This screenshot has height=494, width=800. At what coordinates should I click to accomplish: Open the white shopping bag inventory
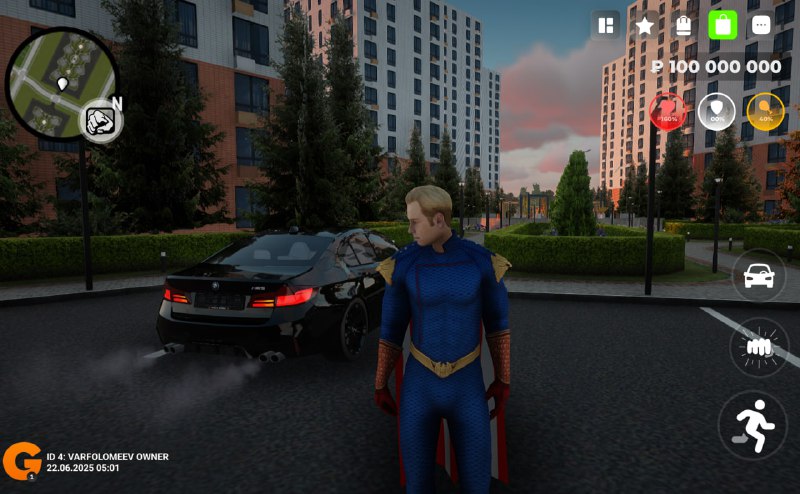point(684,25)
